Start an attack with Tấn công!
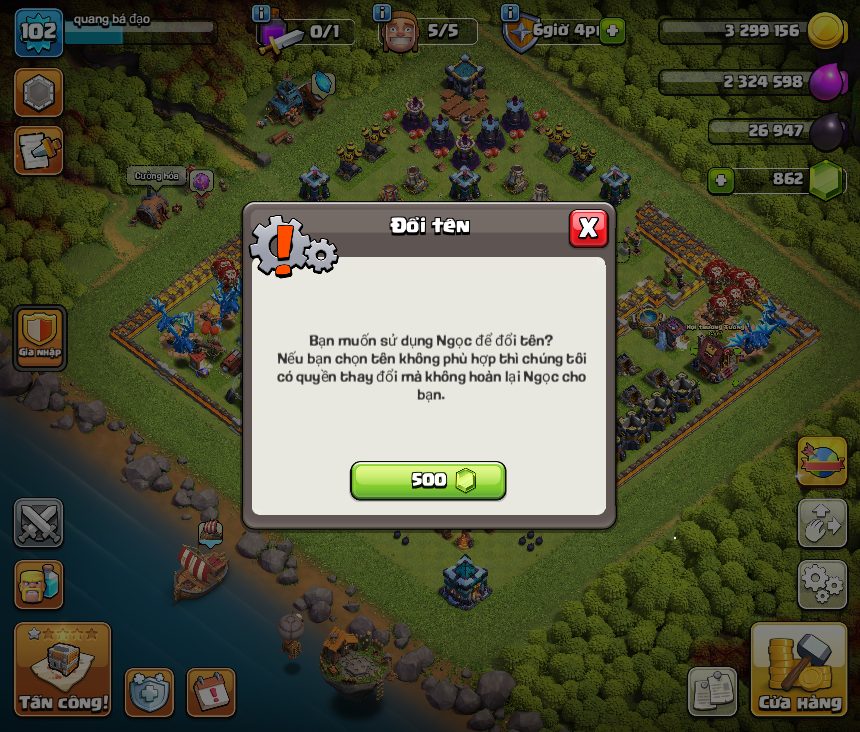The height and width of the screenshot is (732, 860). pyautogui.click(x=62, y=670)
